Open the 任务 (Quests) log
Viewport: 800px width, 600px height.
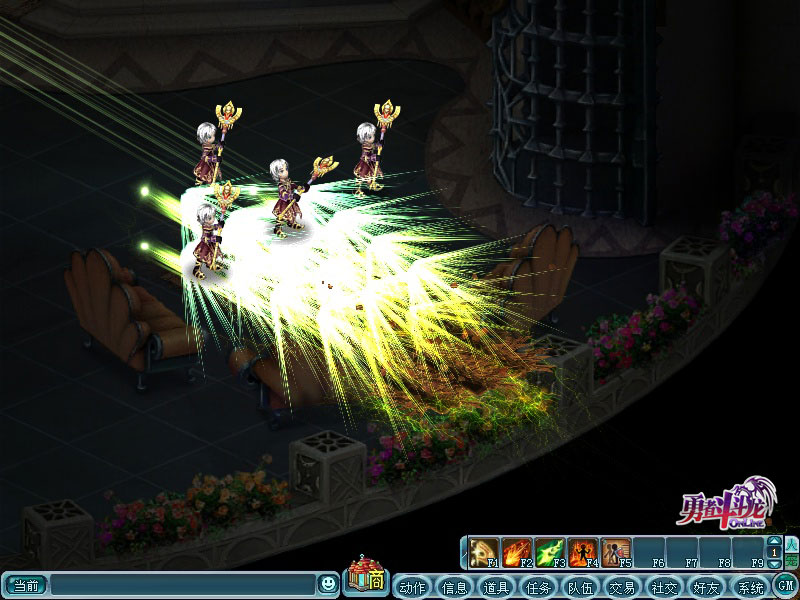point(538,586)
